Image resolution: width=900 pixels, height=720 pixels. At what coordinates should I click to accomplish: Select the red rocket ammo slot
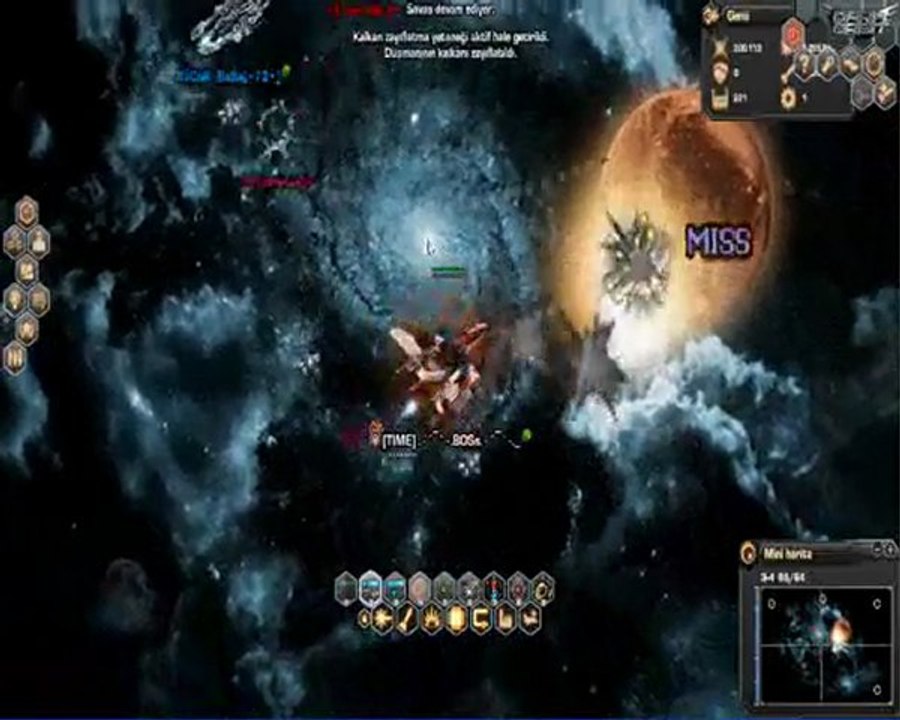[x=494, y=588]
